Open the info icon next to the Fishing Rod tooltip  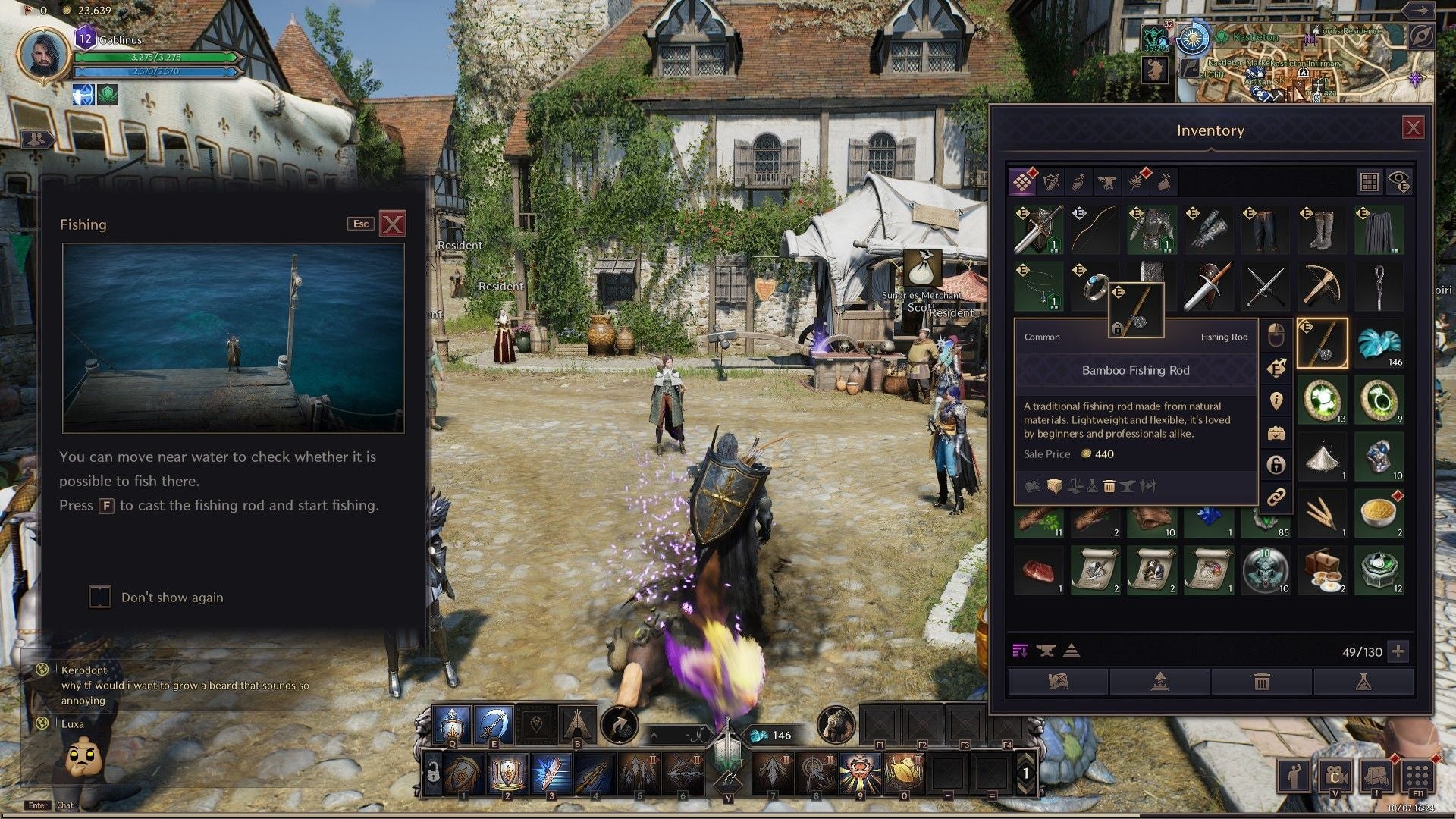pos(1276,399)
